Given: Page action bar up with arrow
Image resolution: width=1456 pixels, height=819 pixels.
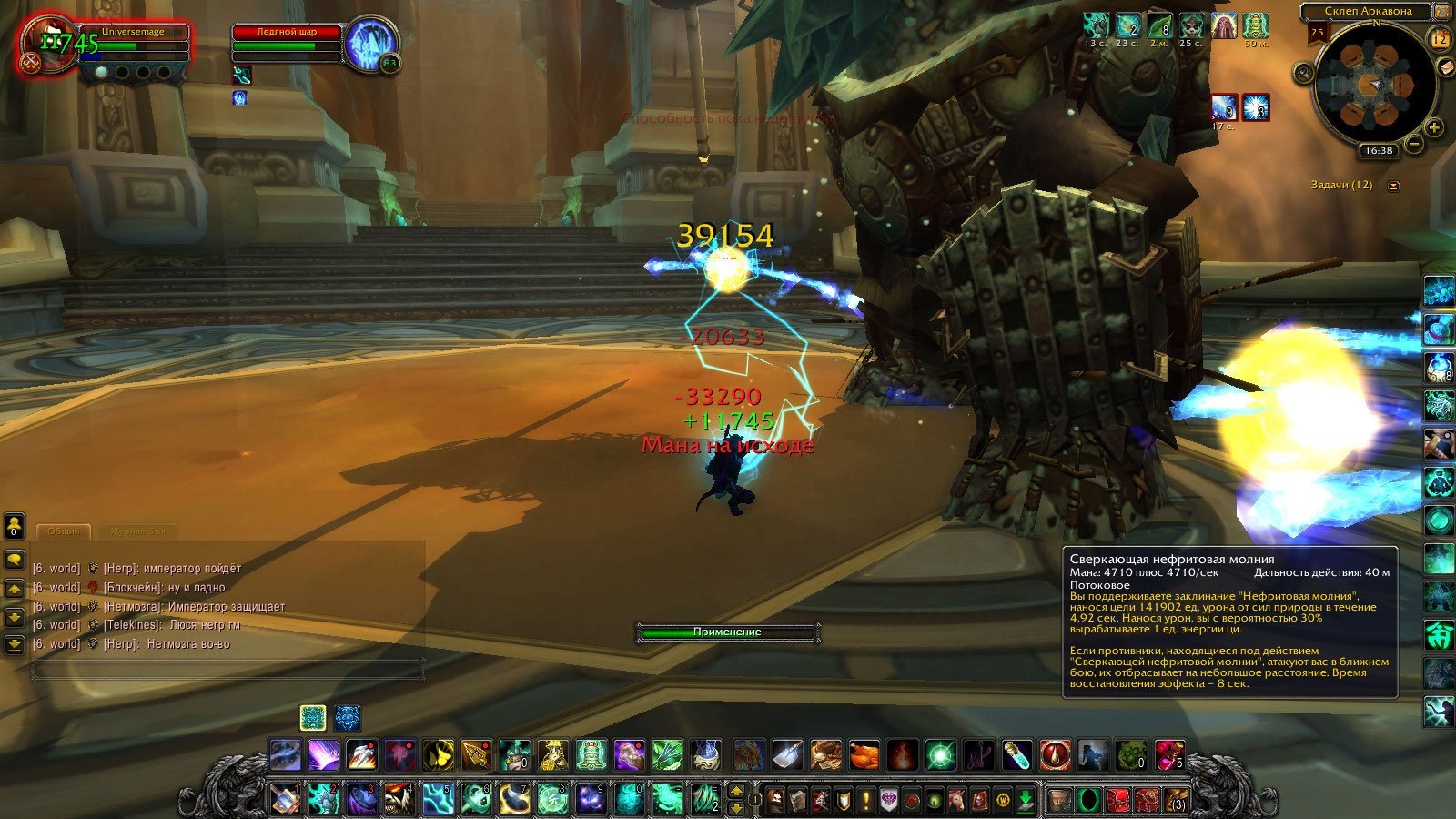Looking at the screenshot, I should click(x=737, y=790).
